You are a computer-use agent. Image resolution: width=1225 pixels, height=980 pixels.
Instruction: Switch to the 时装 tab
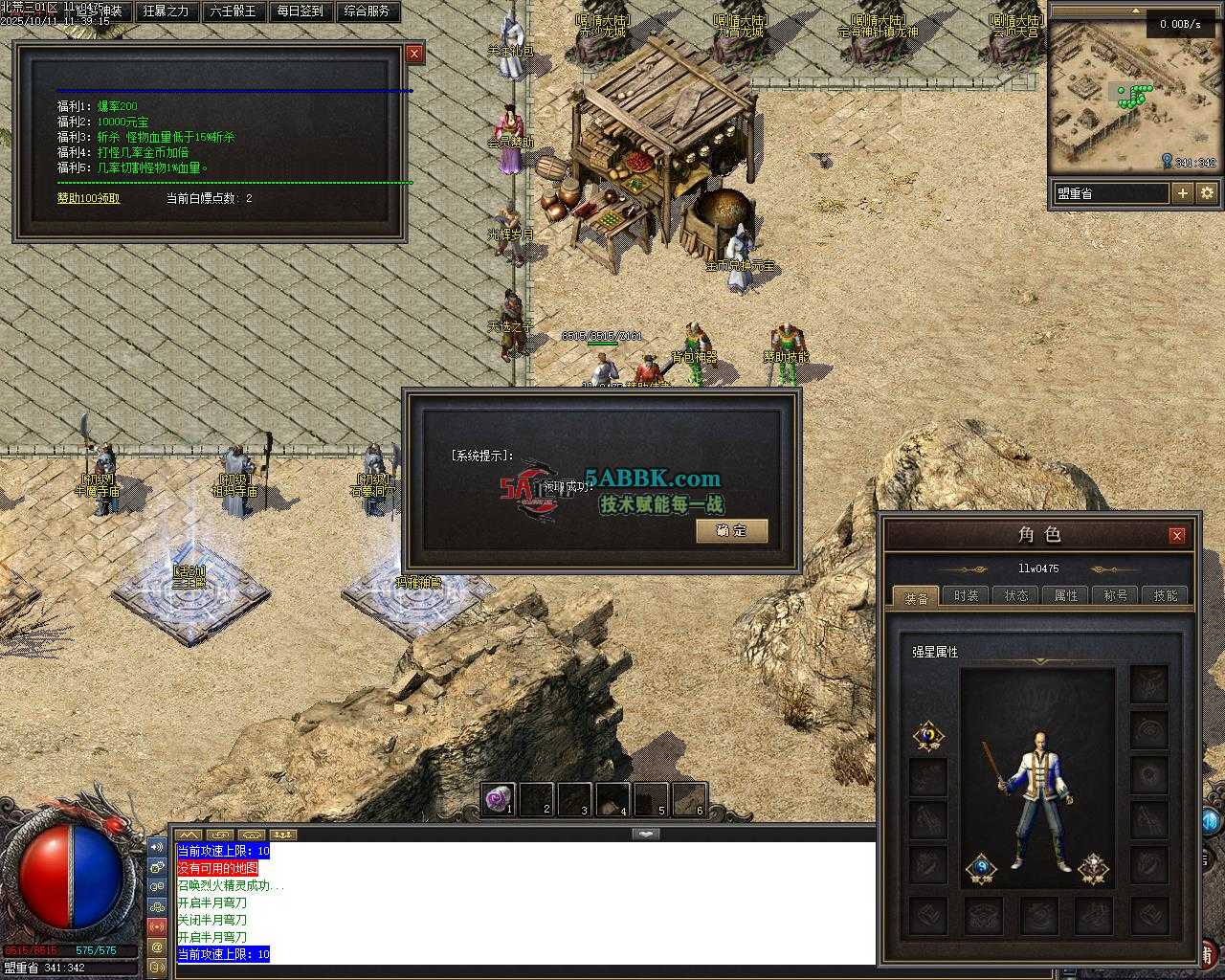(966, 595)
